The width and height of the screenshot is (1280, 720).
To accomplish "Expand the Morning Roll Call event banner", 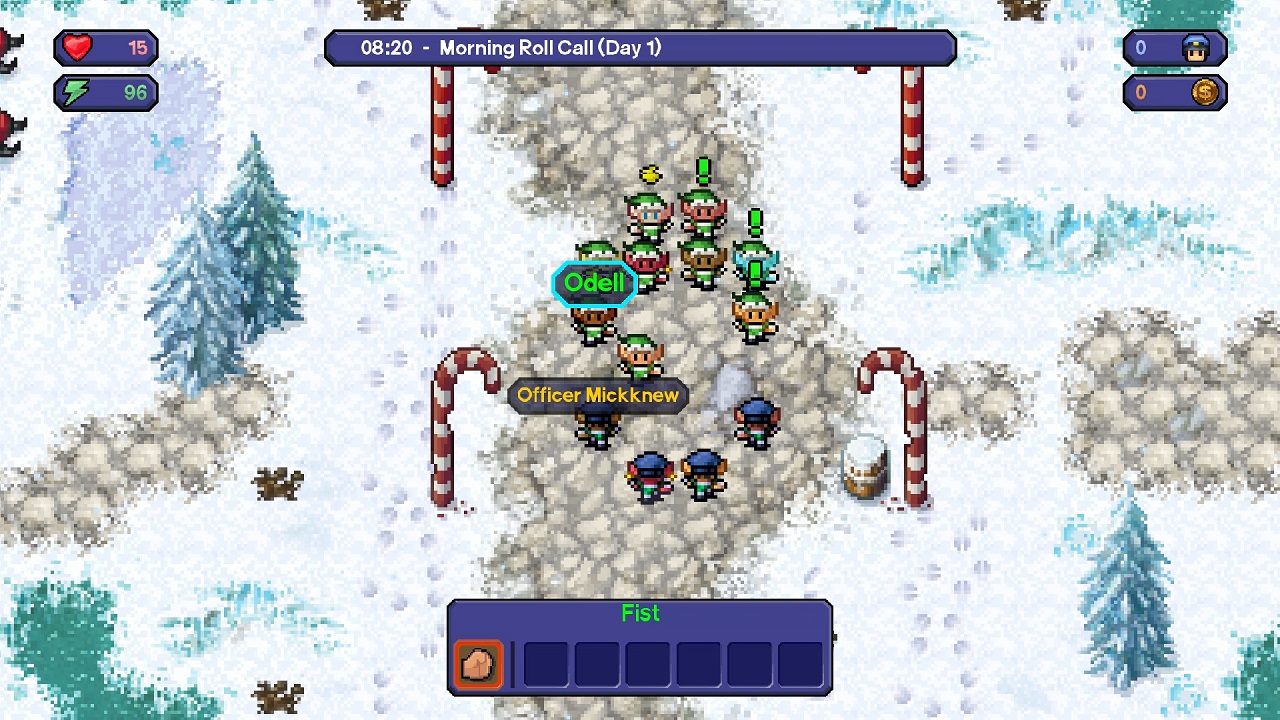I will pyautogui.click(x=640, y=47).
